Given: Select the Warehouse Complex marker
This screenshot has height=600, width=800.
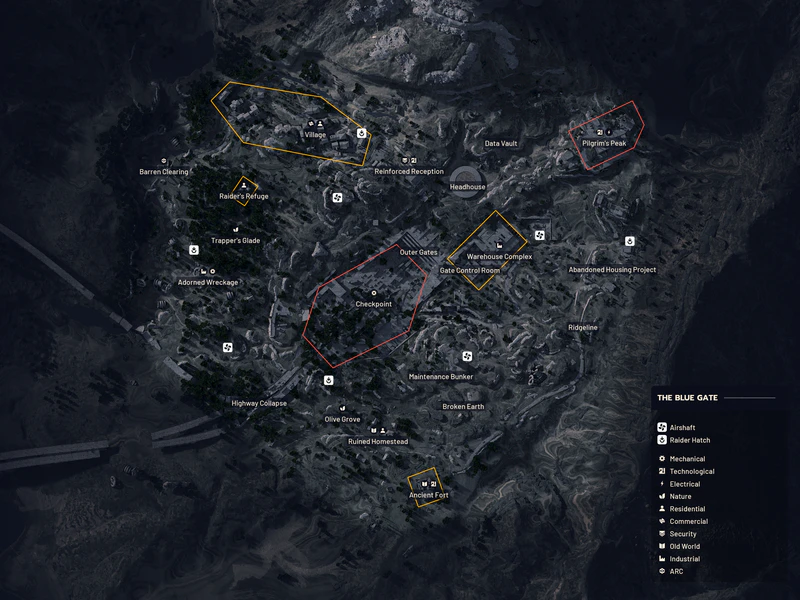Looking at the screenshot, I should (x=499, y=257).
